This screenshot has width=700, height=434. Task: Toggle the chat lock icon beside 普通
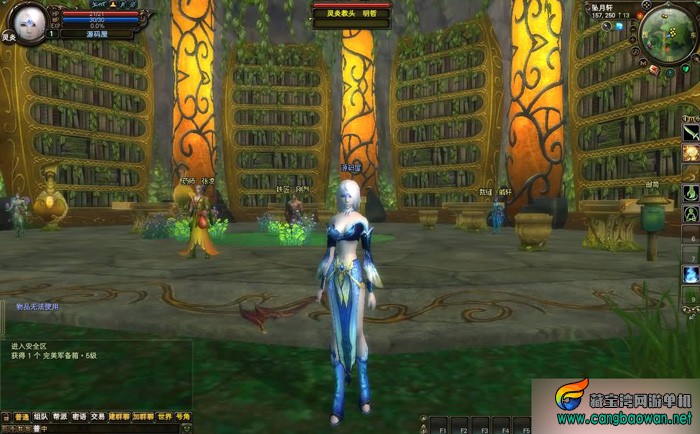click(x=6, y=416)
